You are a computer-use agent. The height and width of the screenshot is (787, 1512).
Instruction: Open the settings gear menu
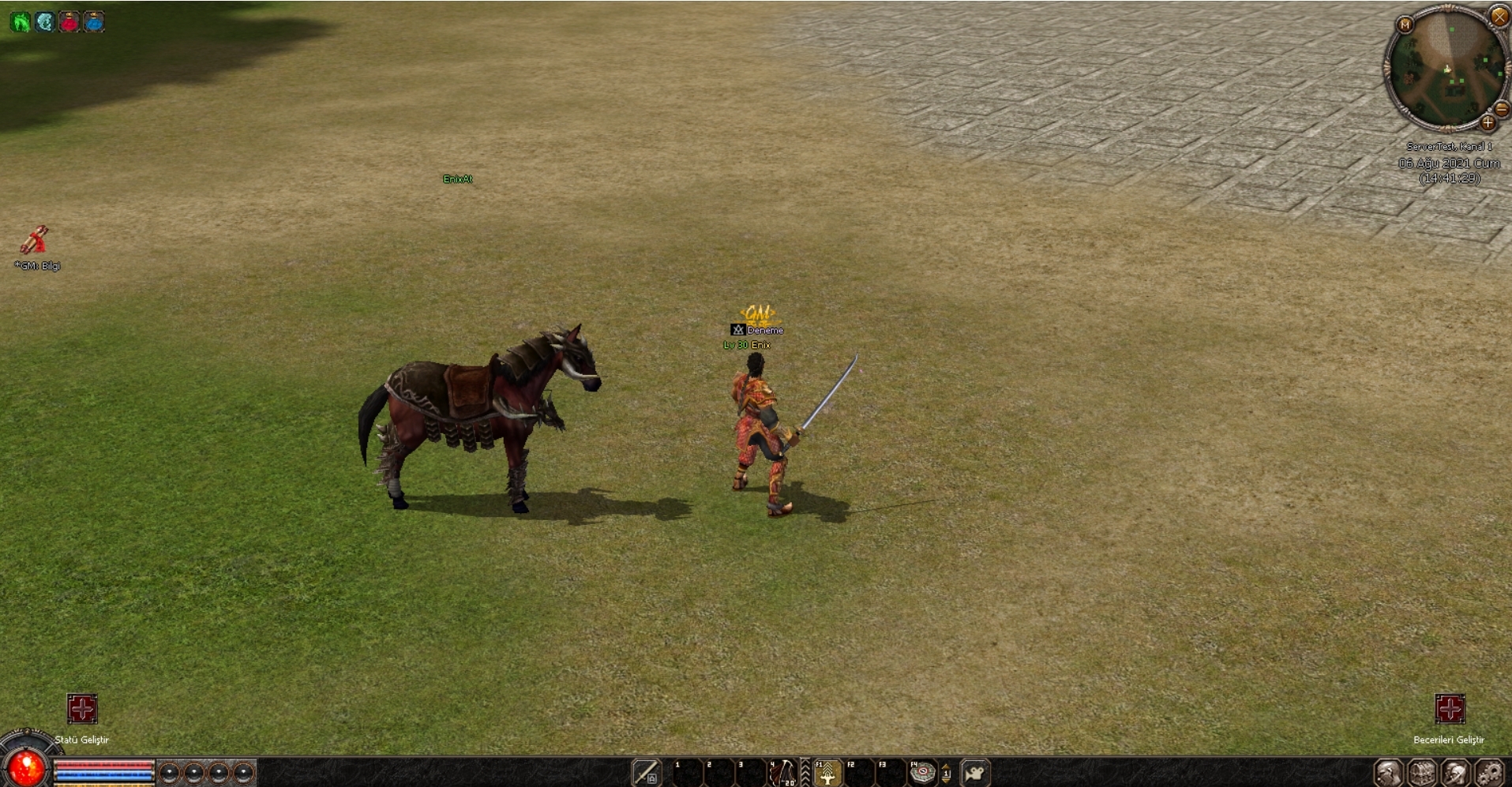coord(1489,773)
